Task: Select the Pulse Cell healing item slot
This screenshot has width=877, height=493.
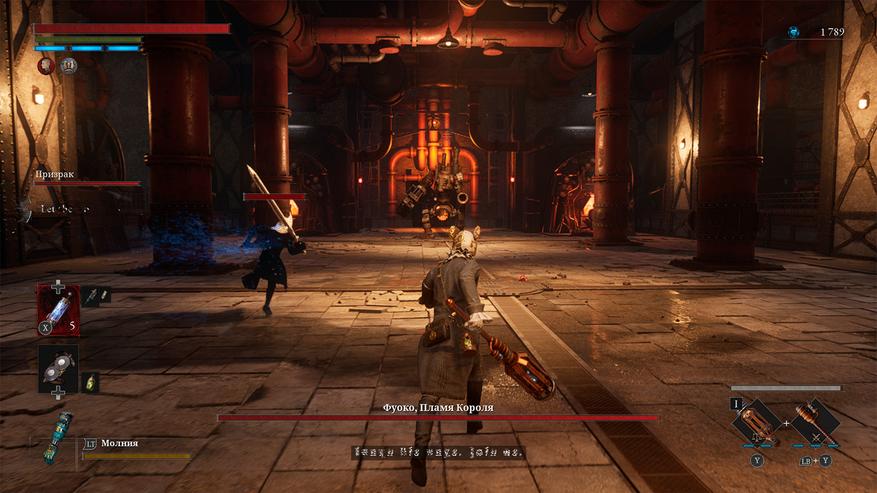Action: 57,309
